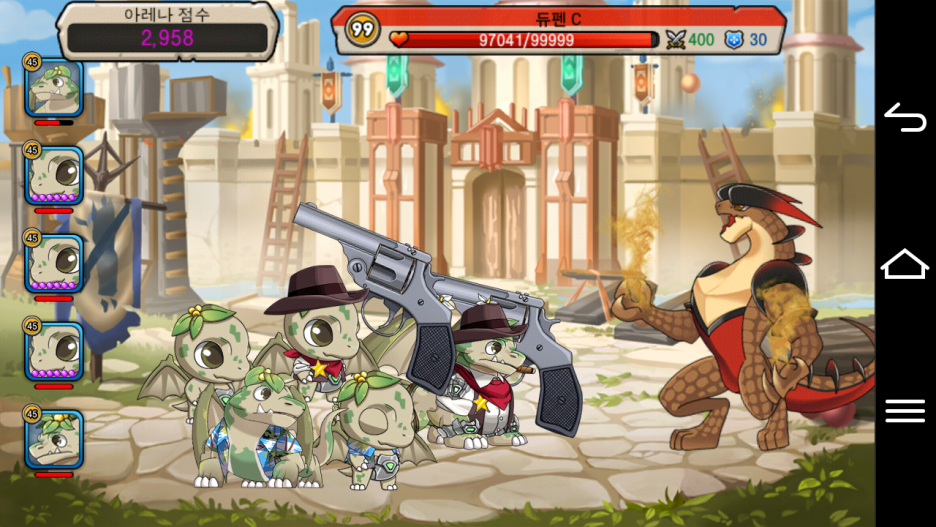Image resolution: width=936 pixels, height=527 pixels.
Task: Tap the Android home button
Action: tap(905, 264)
